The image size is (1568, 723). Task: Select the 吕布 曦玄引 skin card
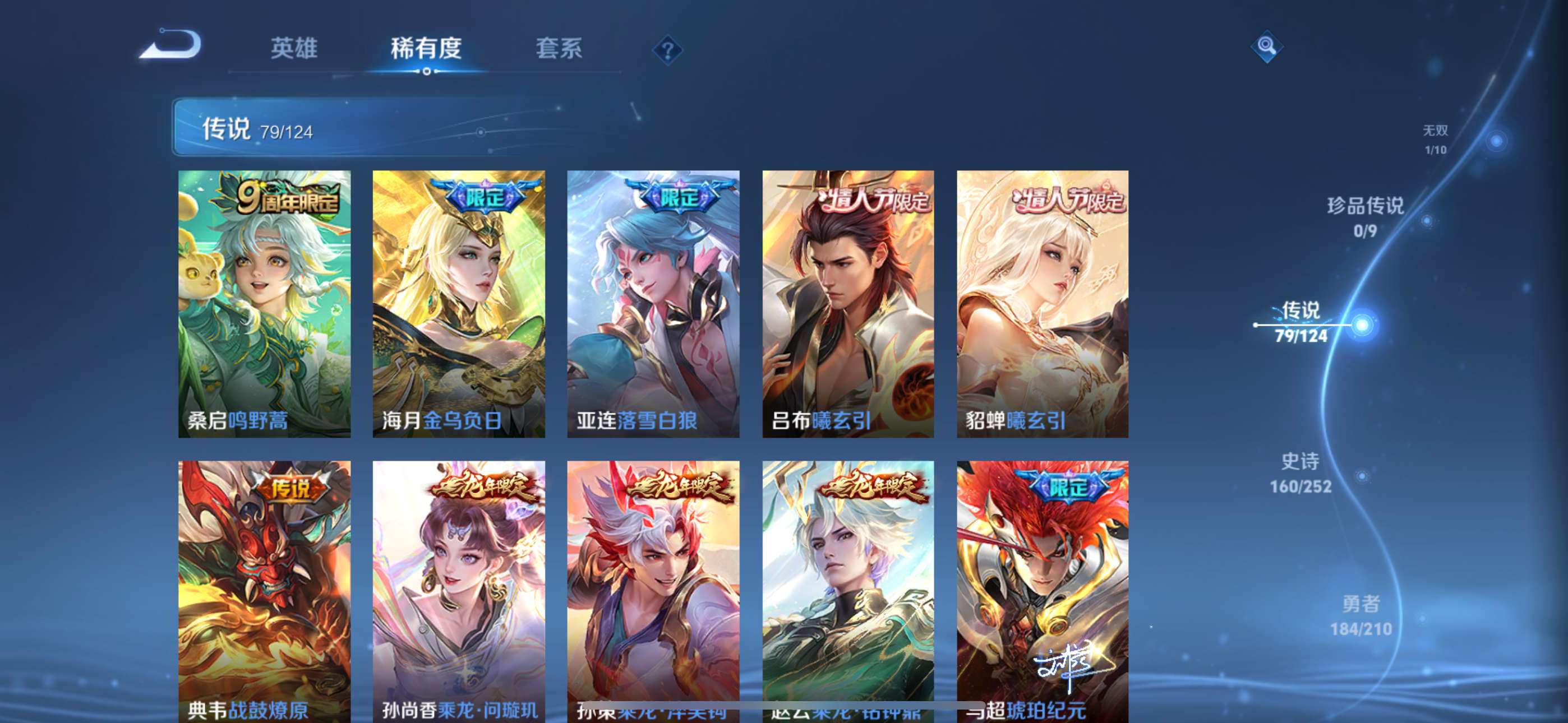point(848,304)
